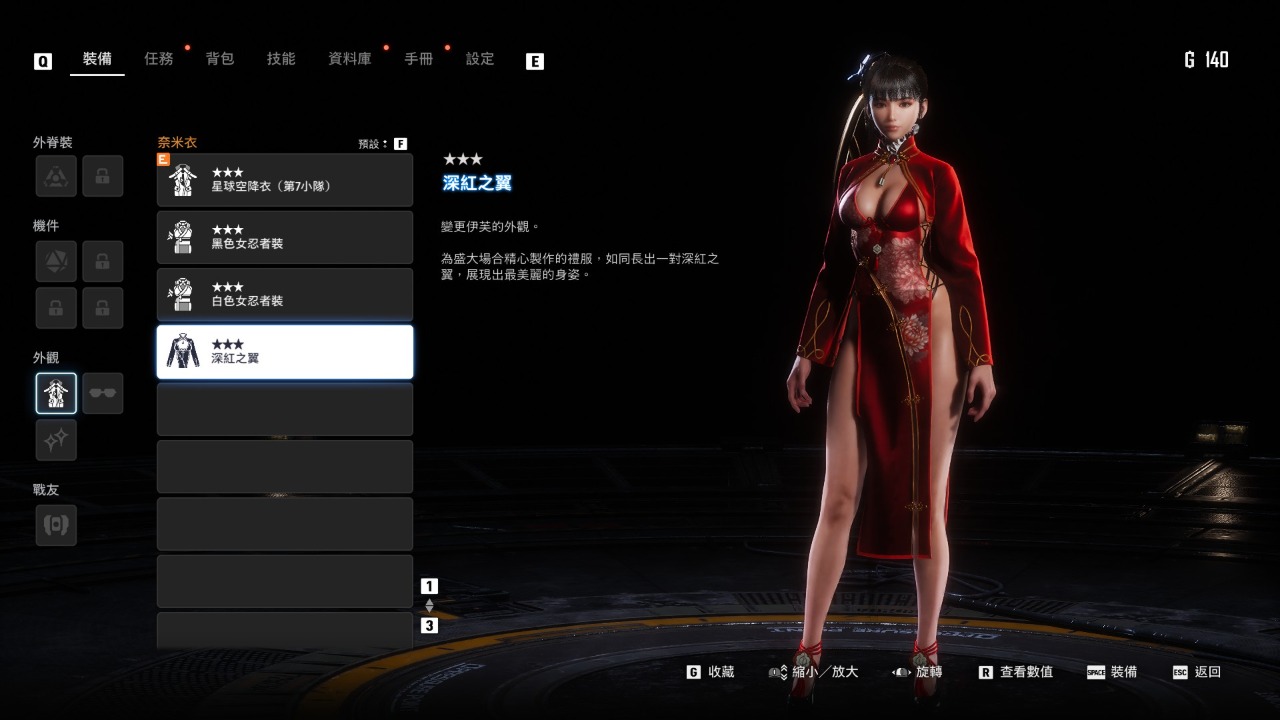Click a locked 機件 slot padlock icon
Screen dimensions: 1280x720
104,260
